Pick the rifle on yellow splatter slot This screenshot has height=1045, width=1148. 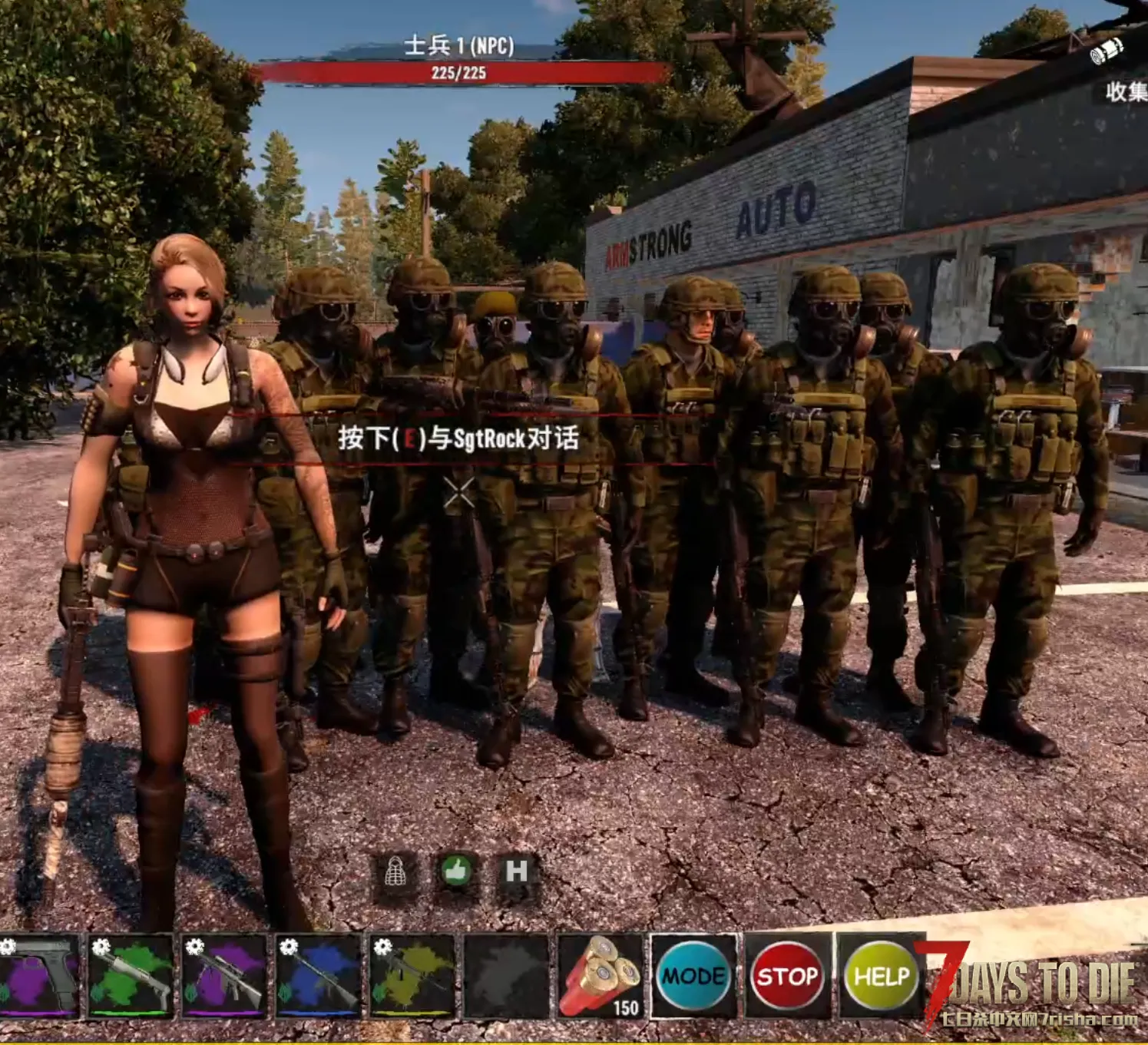point(412,977)
